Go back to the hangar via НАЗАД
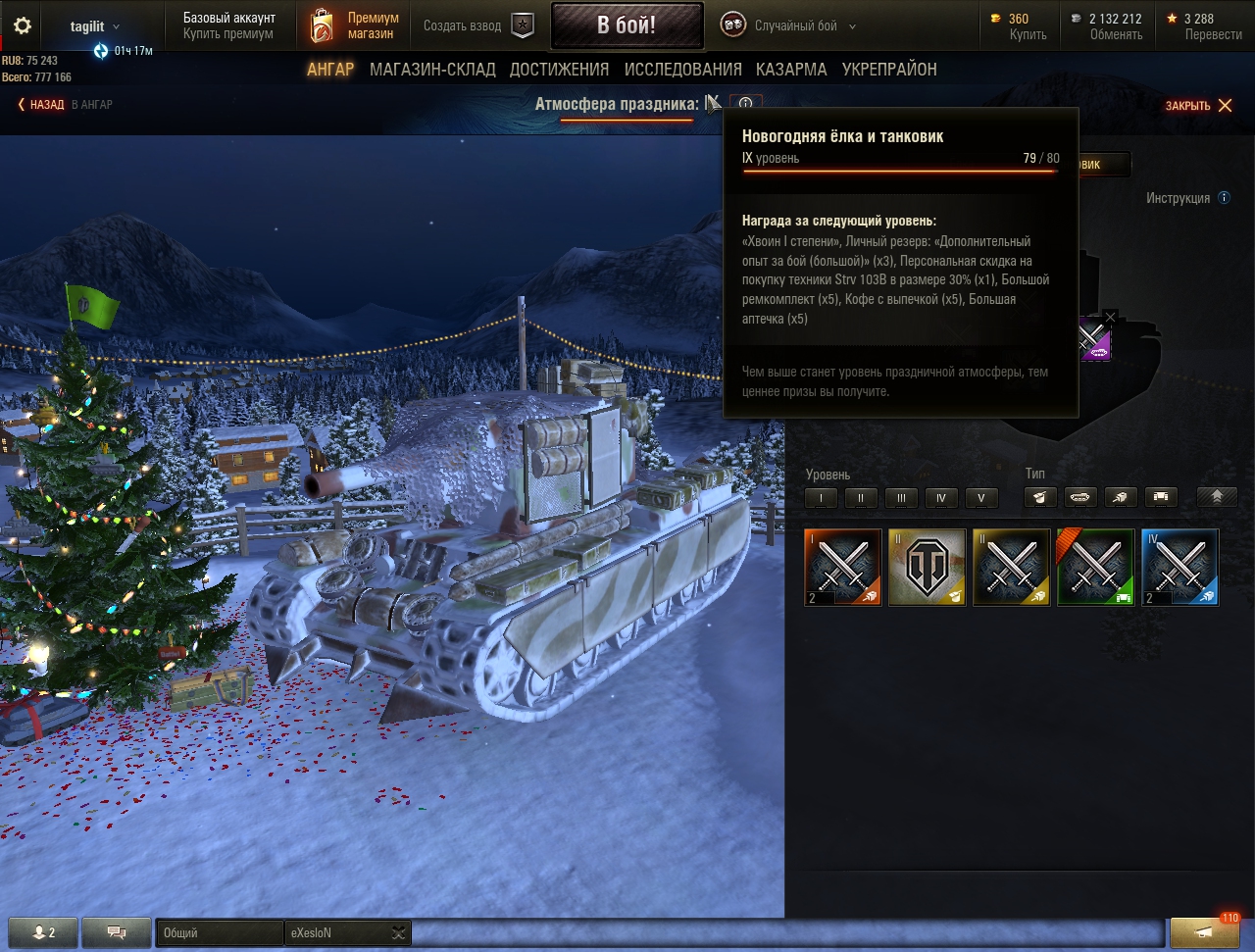 [x=40, y=104]
